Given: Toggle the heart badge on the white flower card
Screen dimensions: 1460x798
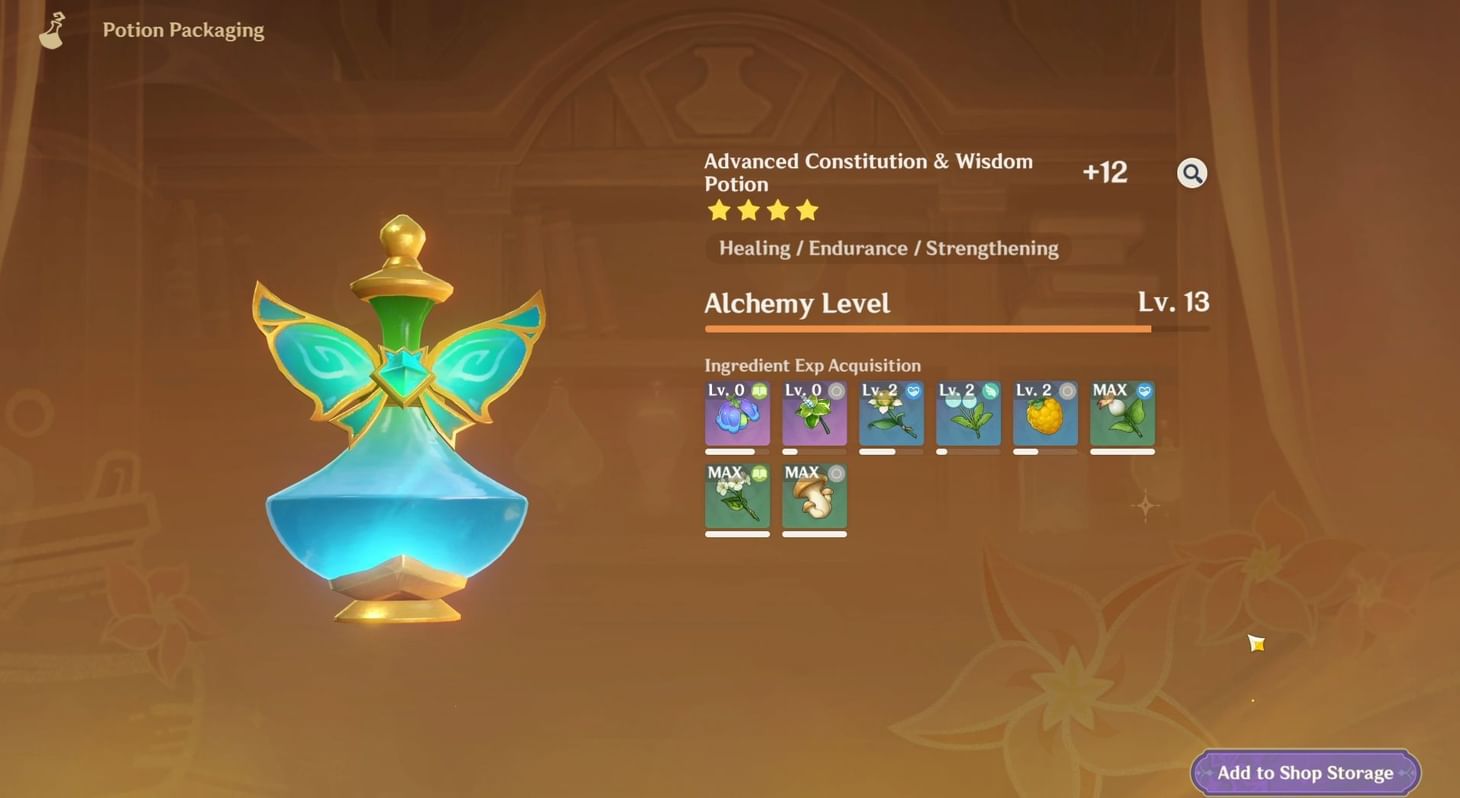Looking at the screenshot, I should click(x=914, y=390).
